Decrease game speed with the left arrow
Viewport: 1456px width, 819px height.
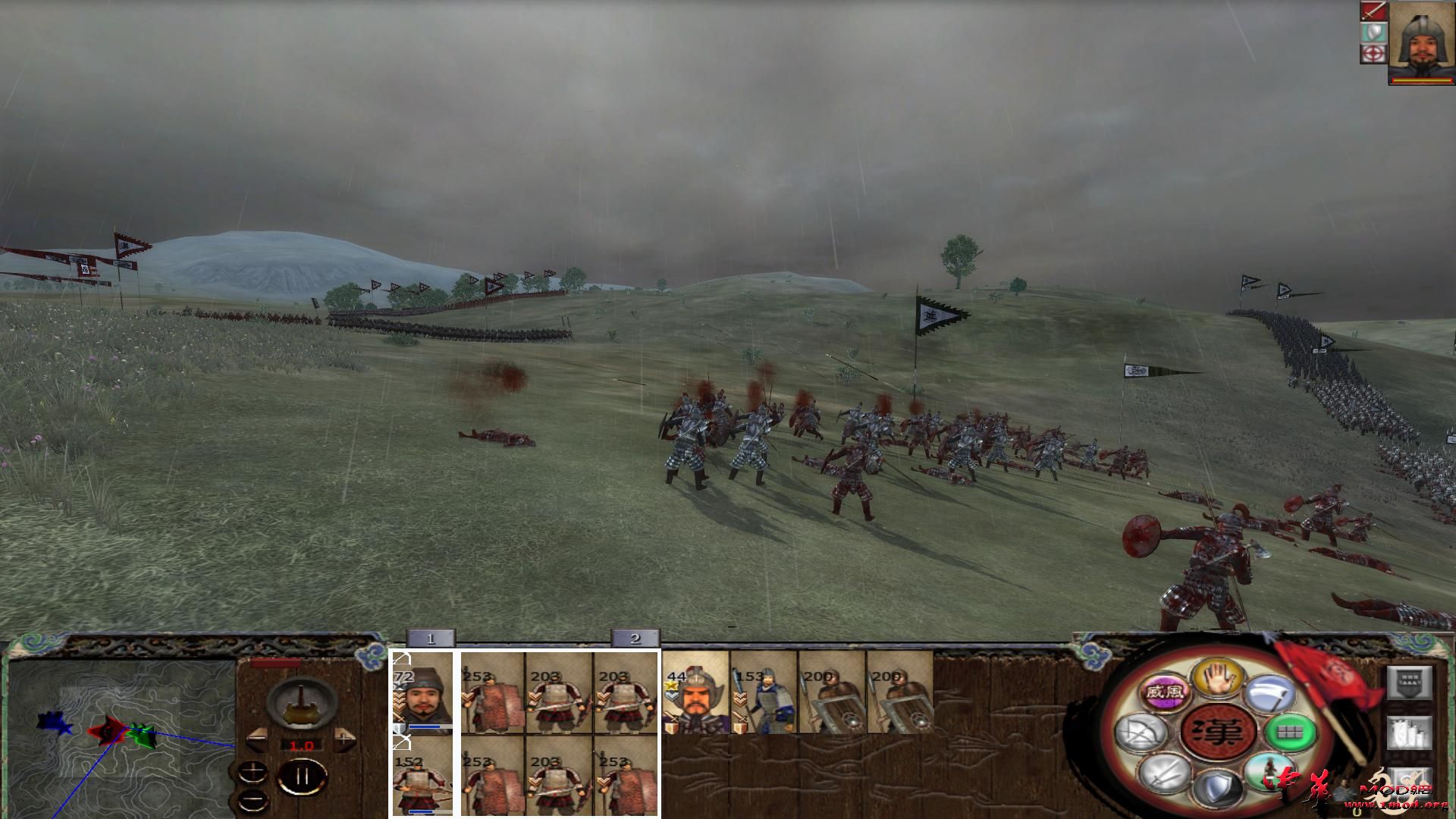(x=257, y=739)
